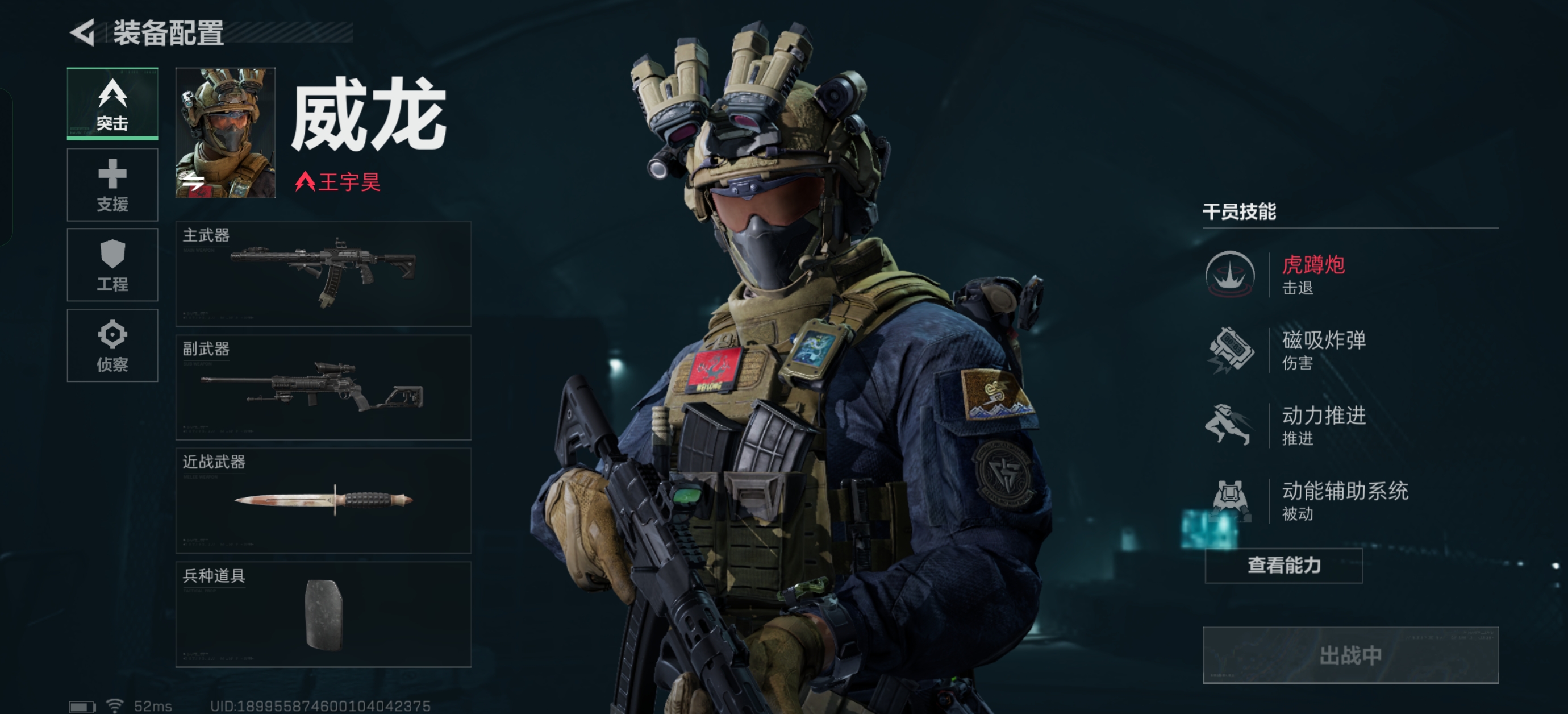1568x714 pixels.
Task: Show the 动力推进 skill details
Action: pos(1290,425)
